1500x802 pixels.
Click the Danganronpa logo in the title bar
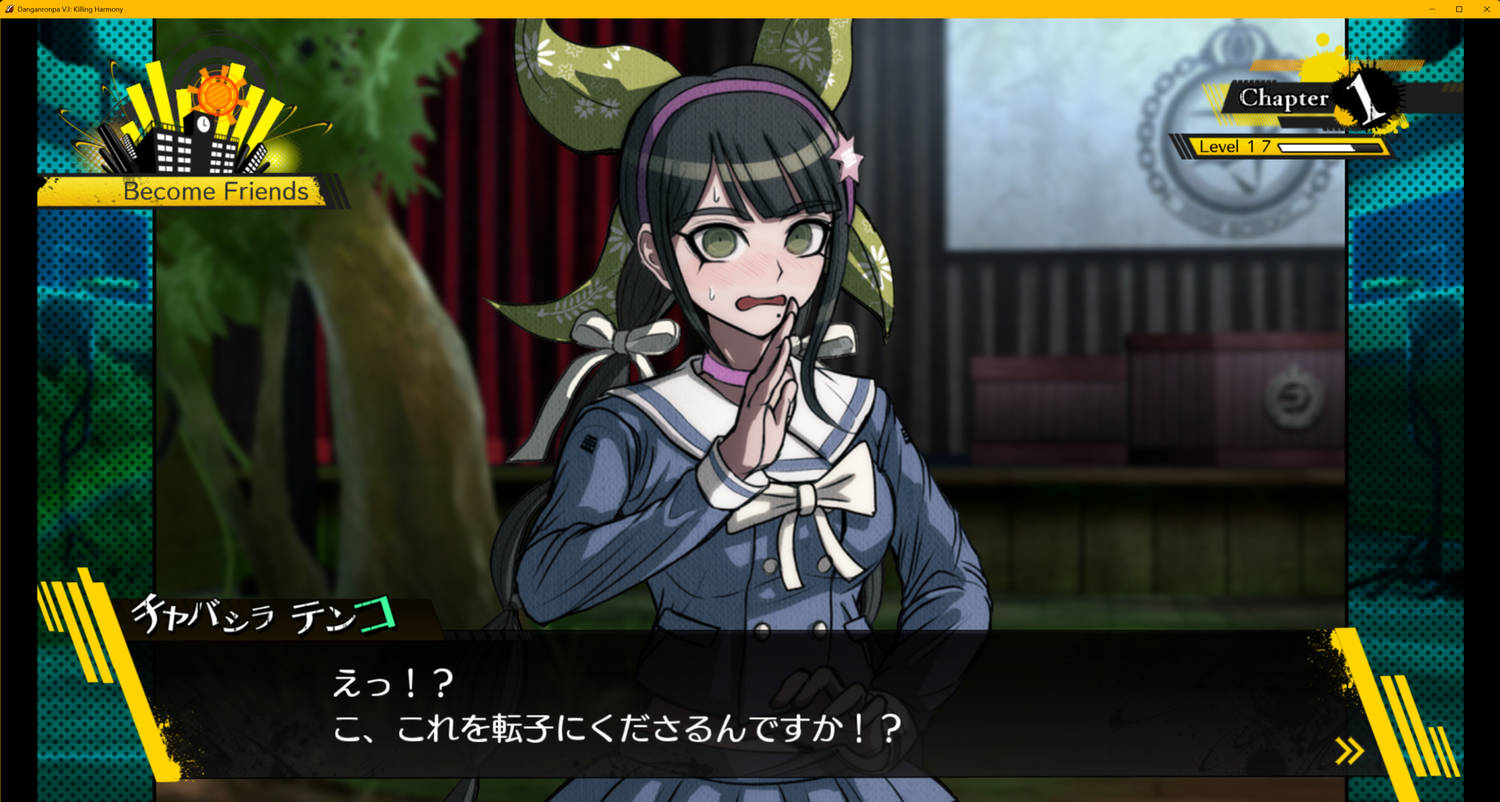pos(8,8)
